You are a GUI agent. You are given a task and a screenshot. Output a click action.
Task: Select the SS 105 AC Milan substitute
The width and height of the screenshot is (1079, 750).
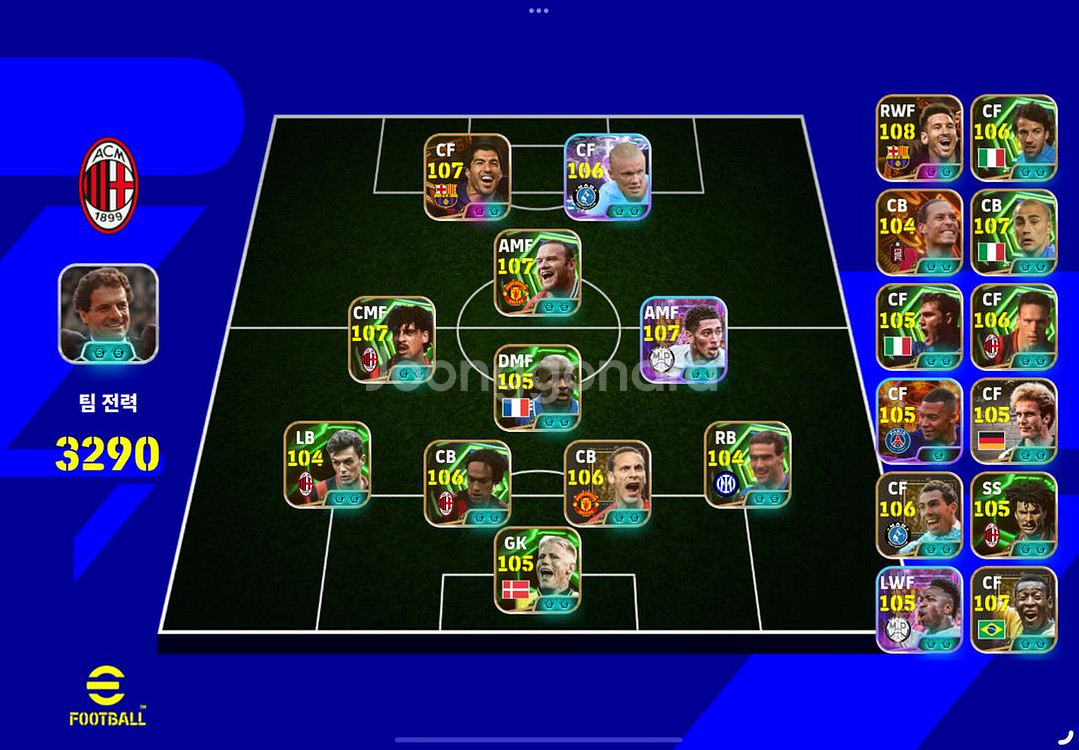tap(1013, 515)
